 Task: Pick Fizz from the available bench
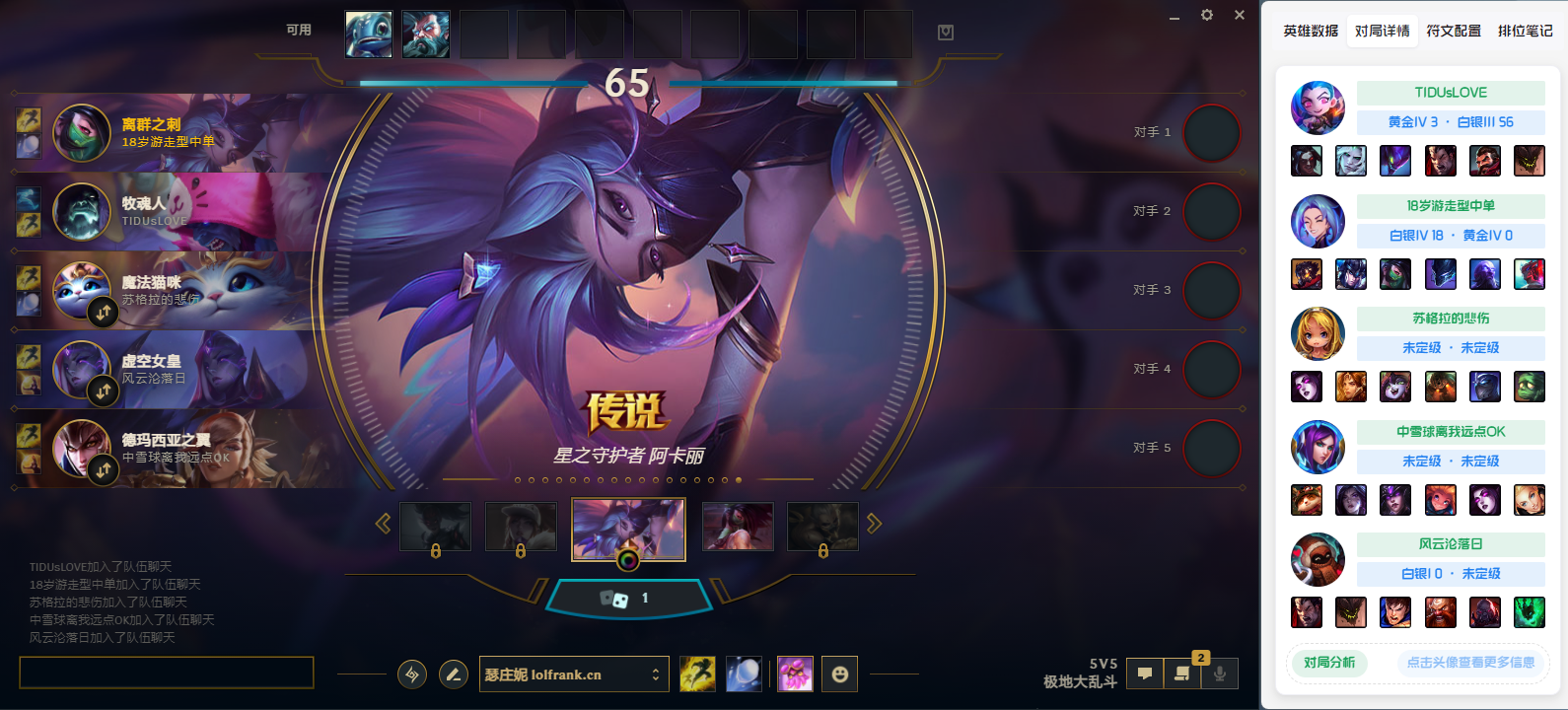point(369,35)
